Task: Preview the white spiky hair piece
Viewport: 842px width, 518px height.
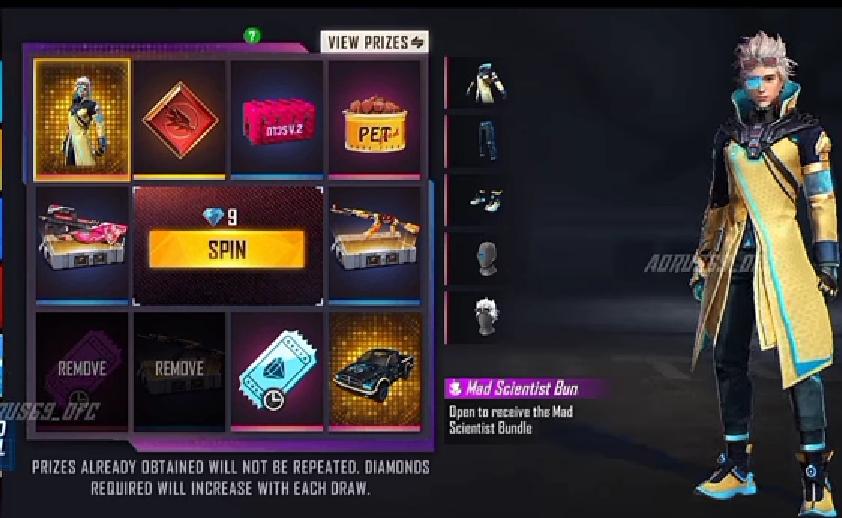Action: 486,316
